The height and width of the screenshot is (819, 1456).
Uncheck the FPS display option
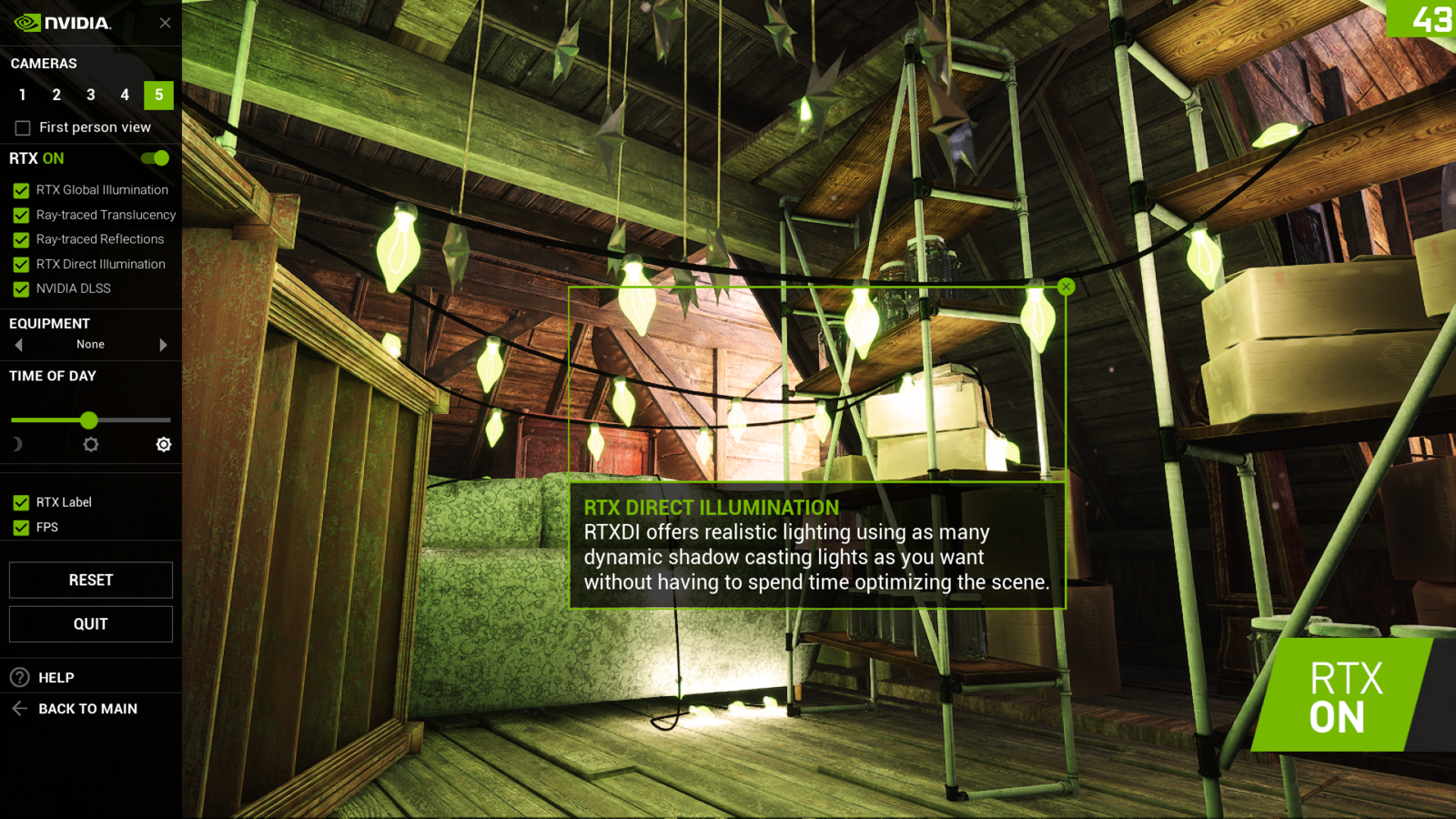pyautogui.click(x=21, y=527)
